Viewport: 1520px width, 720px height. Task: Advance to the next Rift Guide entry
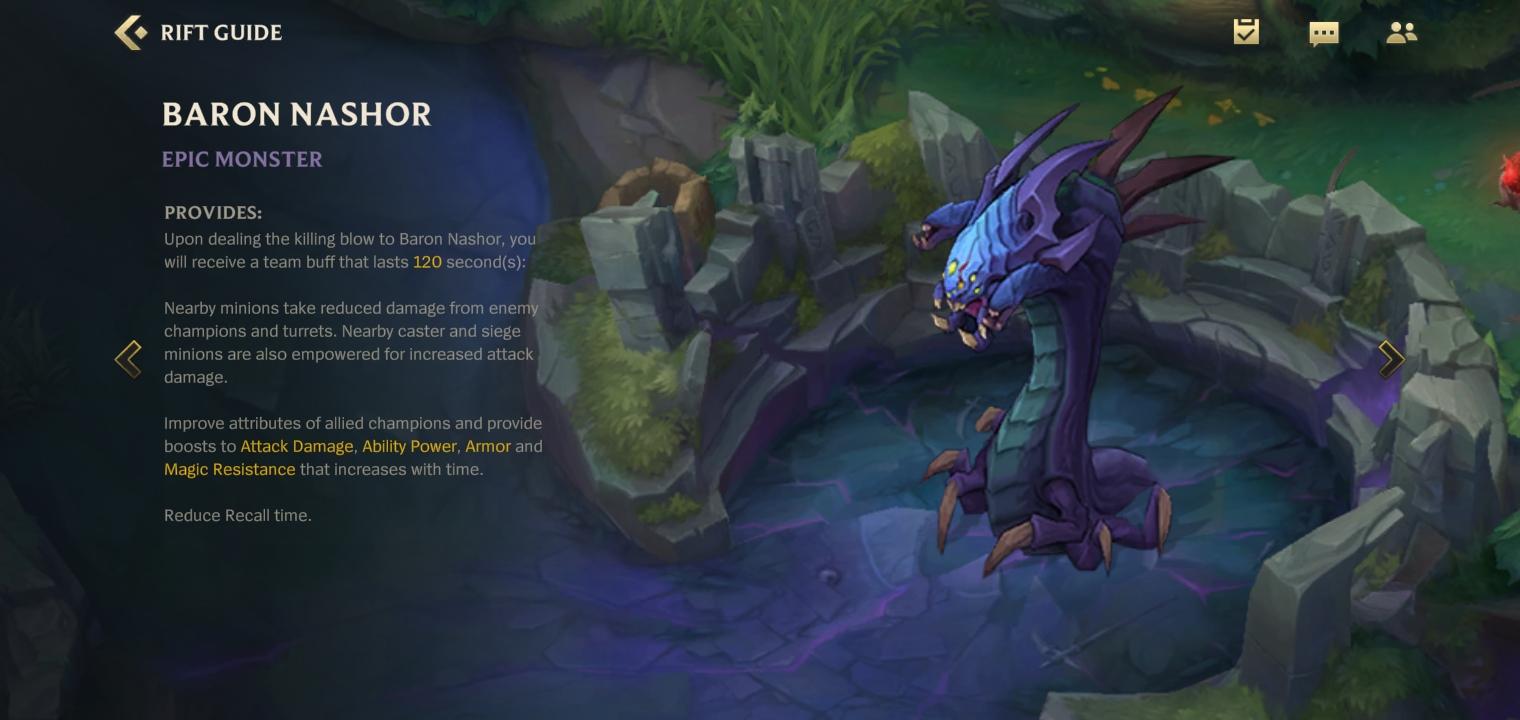[1391, 359]
